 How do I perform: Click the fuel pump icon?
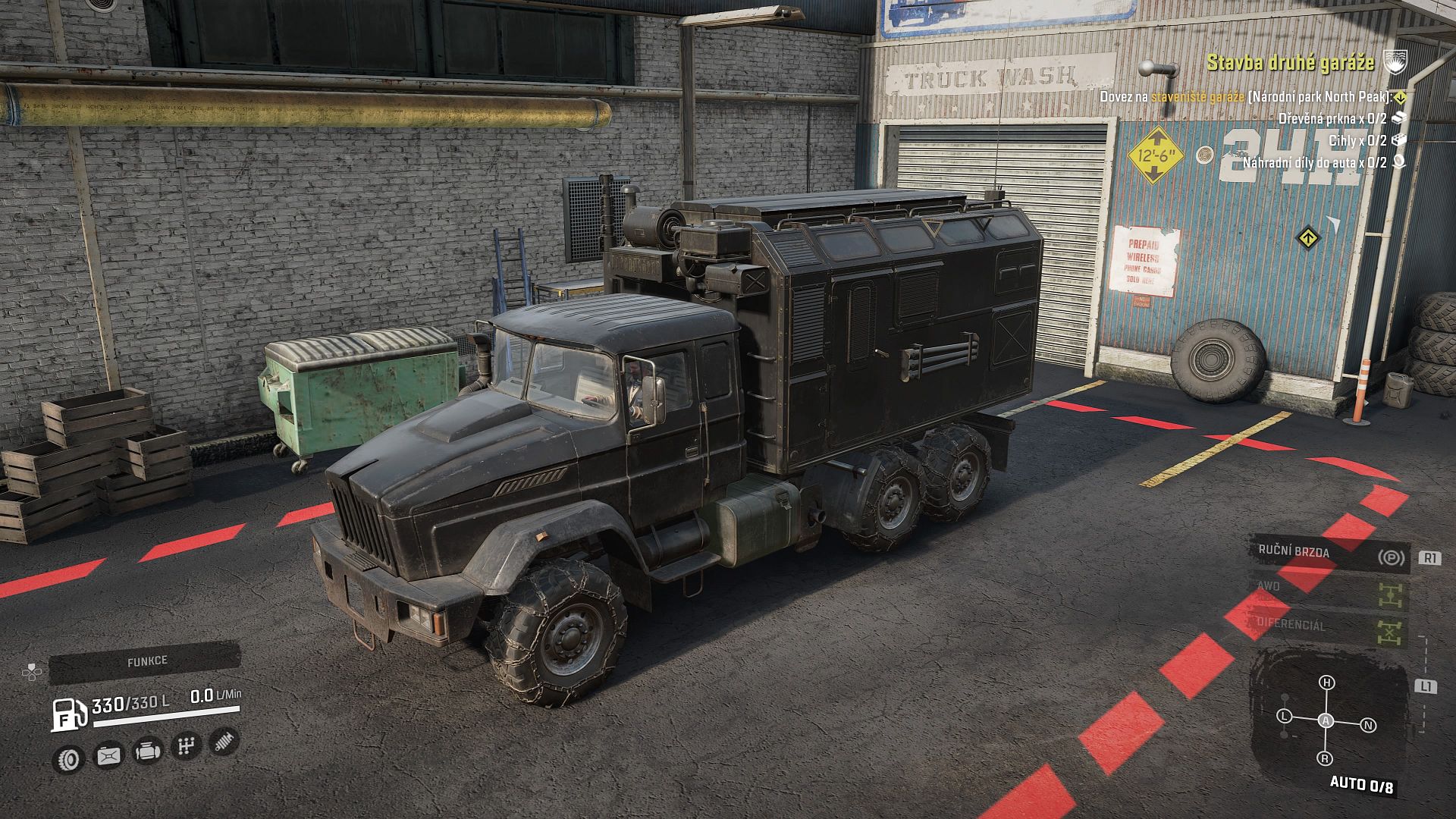(x=68, y=714)
